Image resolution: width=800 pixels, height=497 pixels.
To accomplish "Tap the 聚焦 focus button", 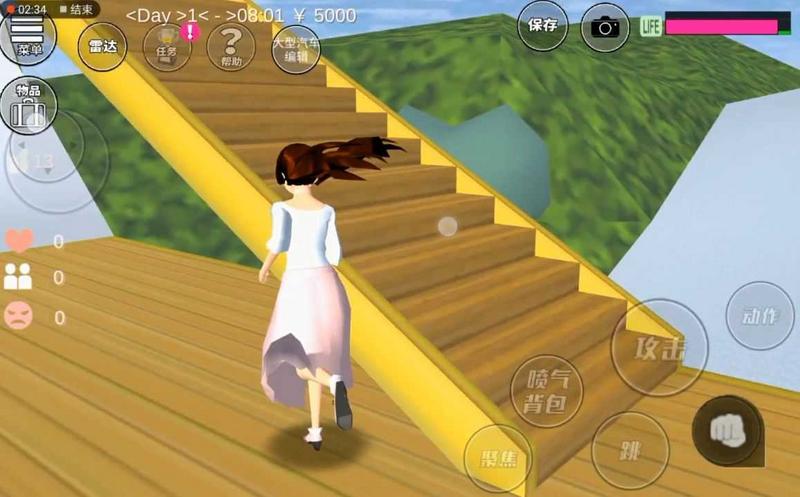I will click(498, 459).
